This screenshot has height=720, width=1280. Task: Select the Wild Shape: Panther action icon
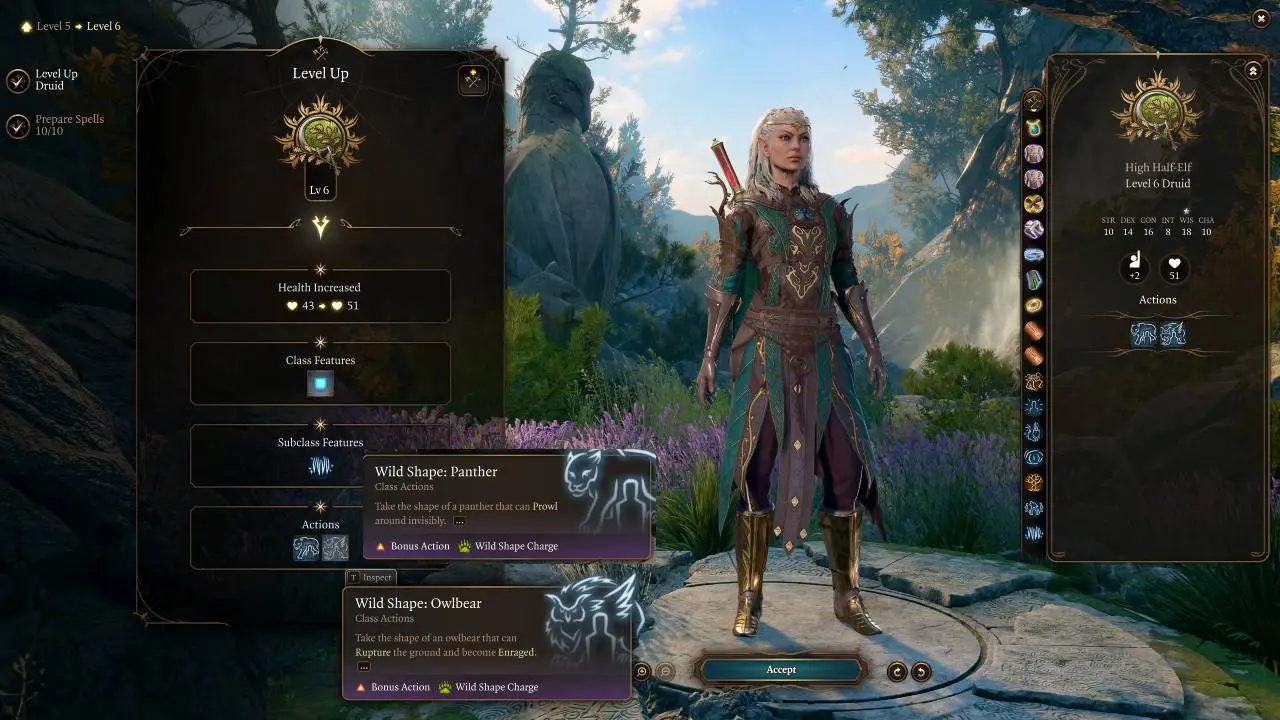306,547
